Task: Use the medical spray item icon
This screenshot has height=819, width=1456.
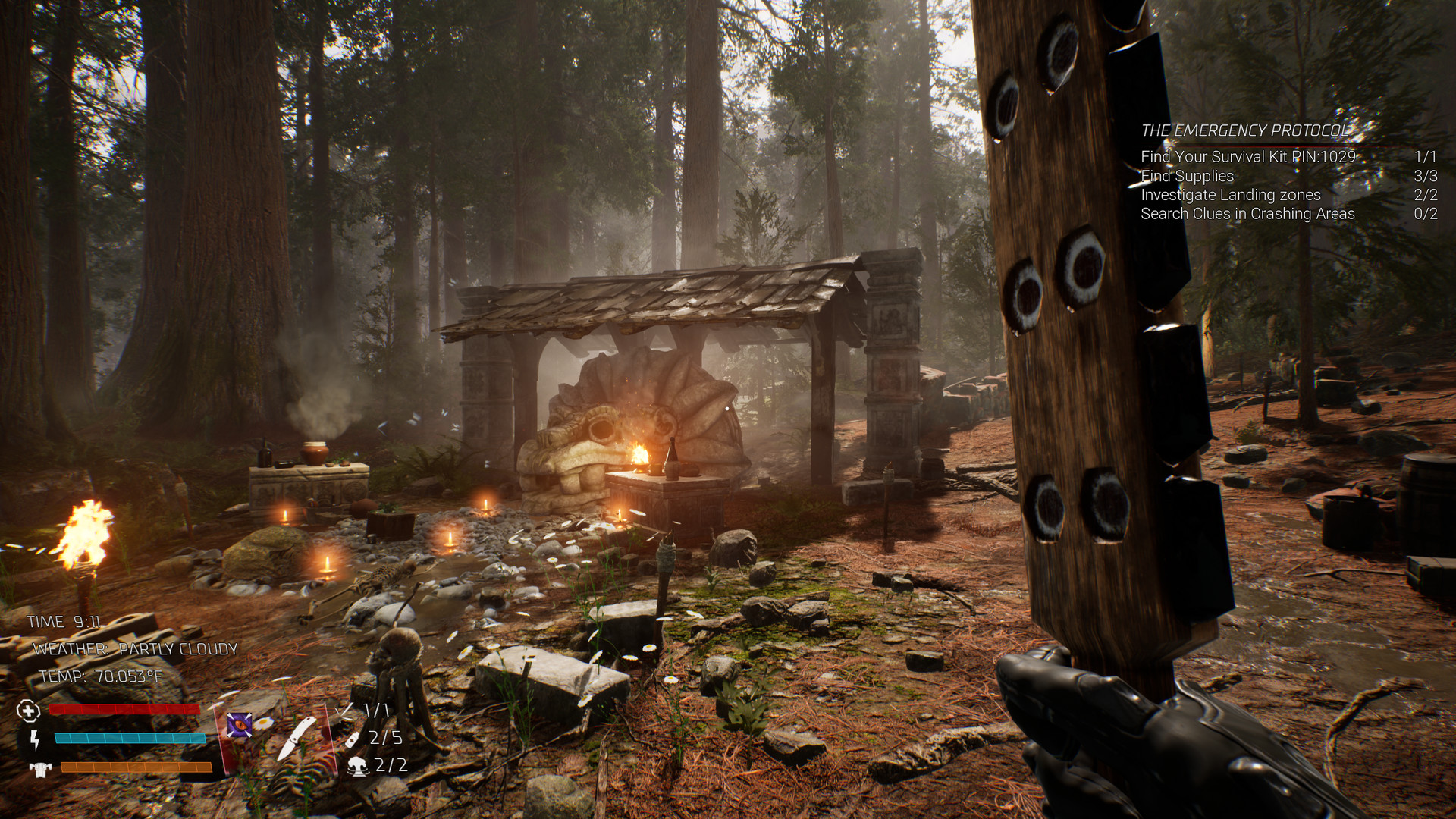Action: click(x=353, y=739)
